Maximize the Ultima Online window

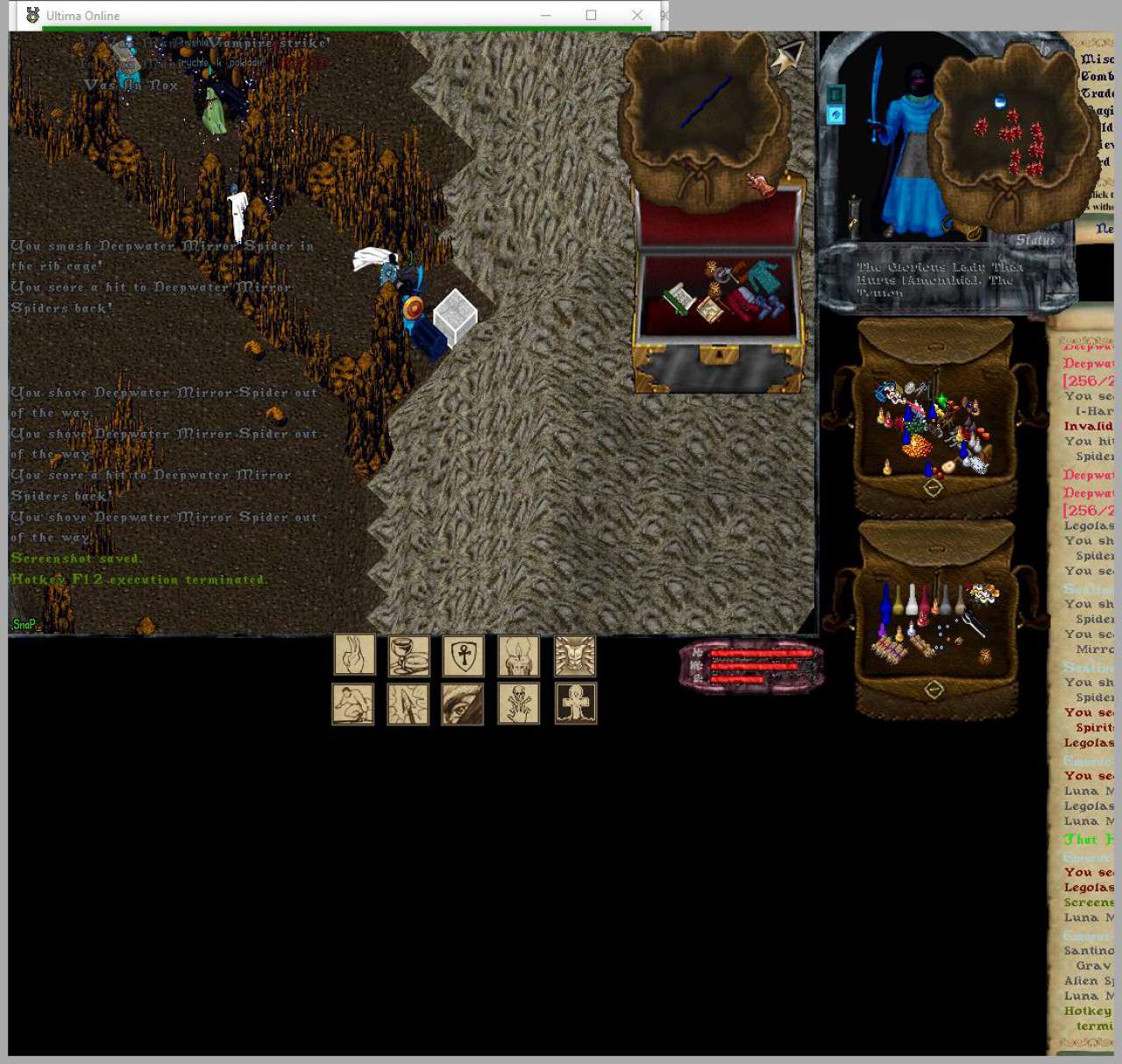[x=591, y=15]
